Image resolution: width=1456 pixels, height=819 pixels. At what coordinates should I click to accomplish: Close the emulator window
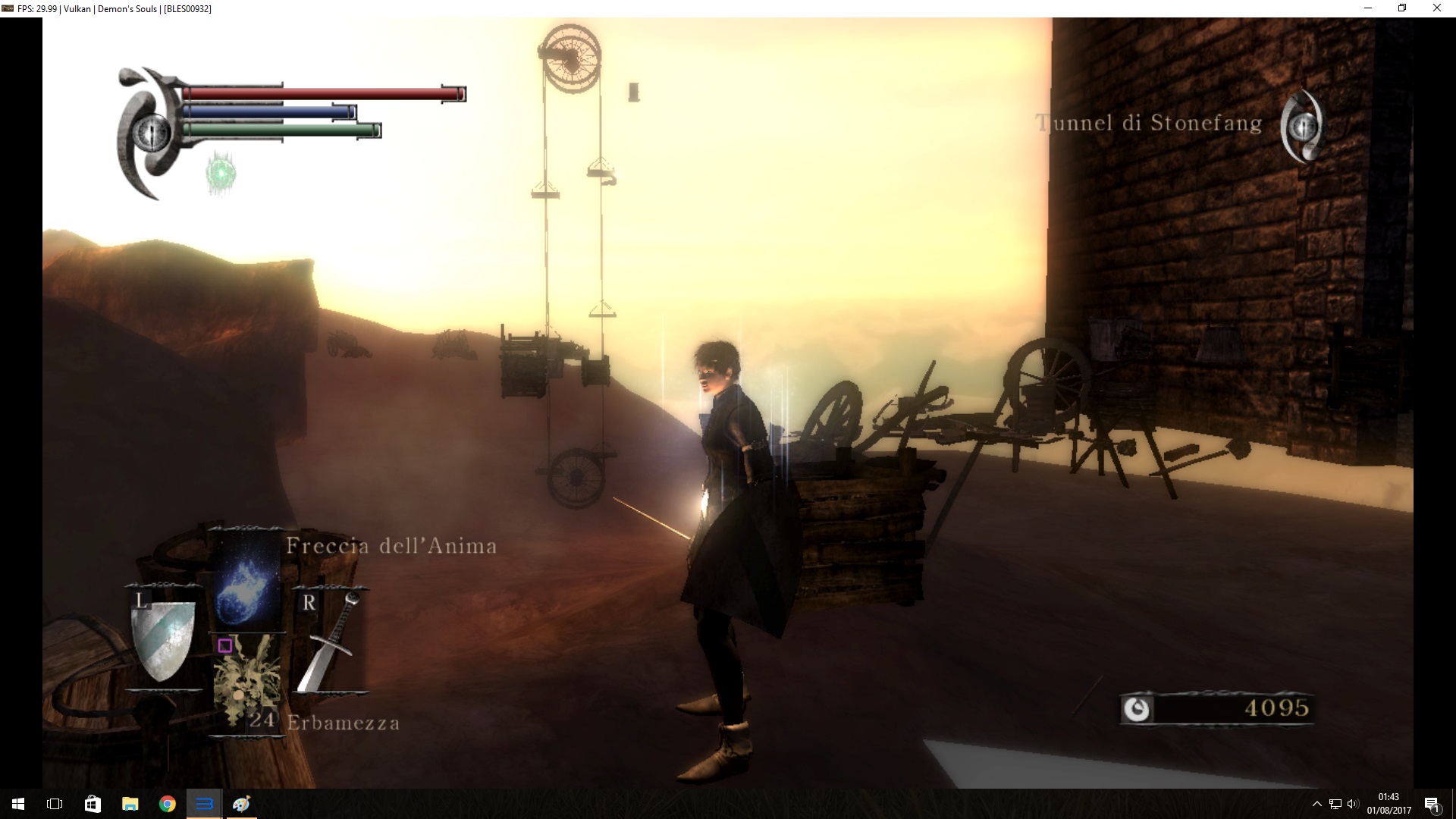[1436, 8]
